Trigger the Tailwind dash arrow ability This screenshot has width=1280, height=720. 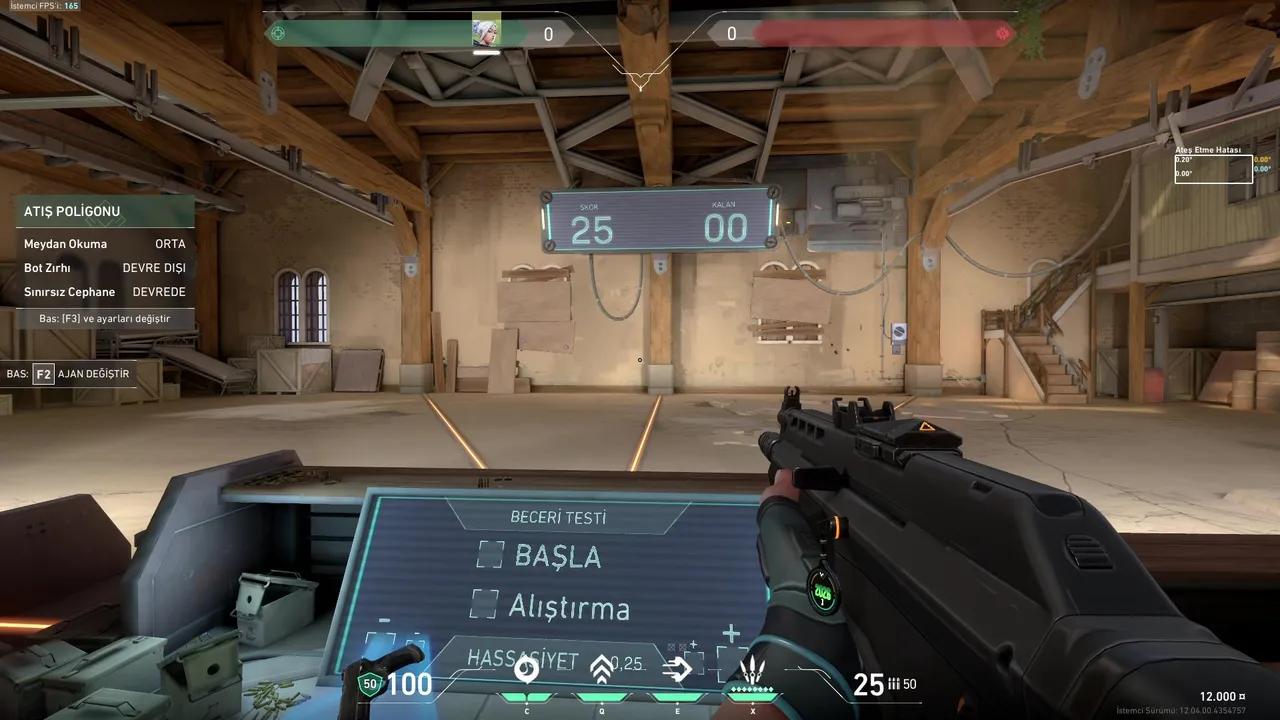tap(677, 669)
